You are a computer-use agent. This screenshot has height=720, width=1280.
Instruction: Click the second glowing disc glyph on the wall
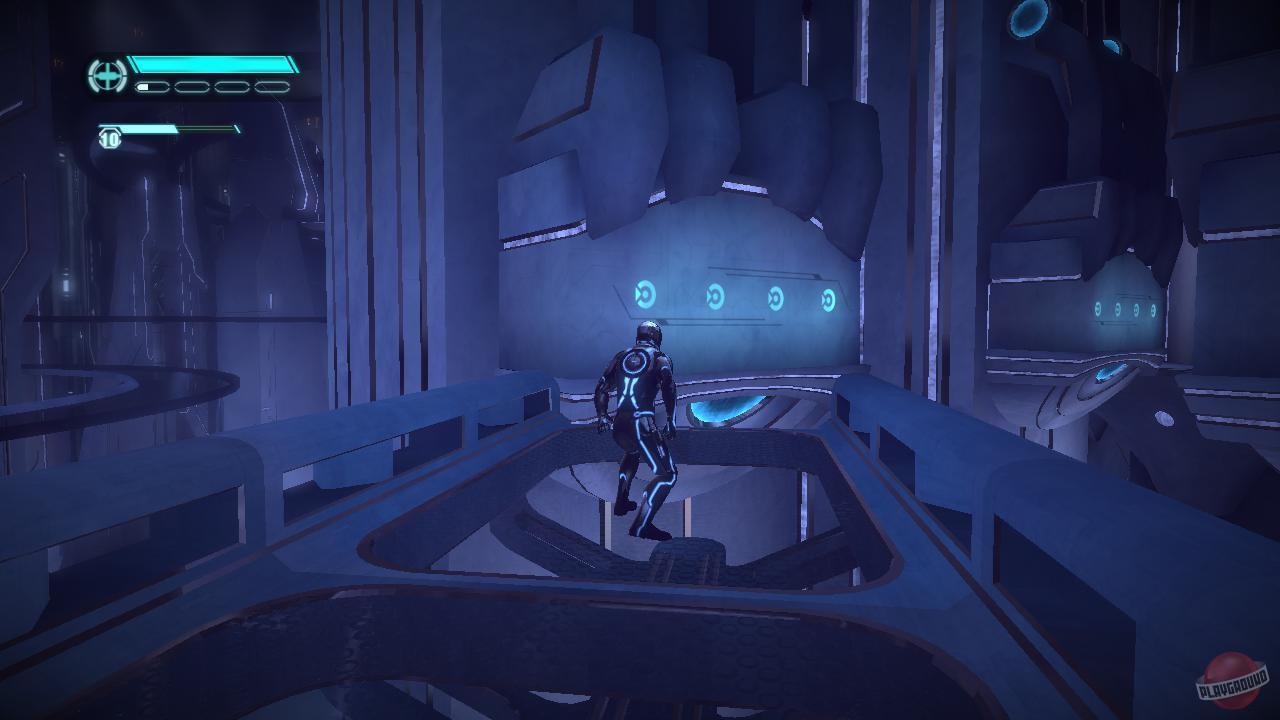point(714,298)
